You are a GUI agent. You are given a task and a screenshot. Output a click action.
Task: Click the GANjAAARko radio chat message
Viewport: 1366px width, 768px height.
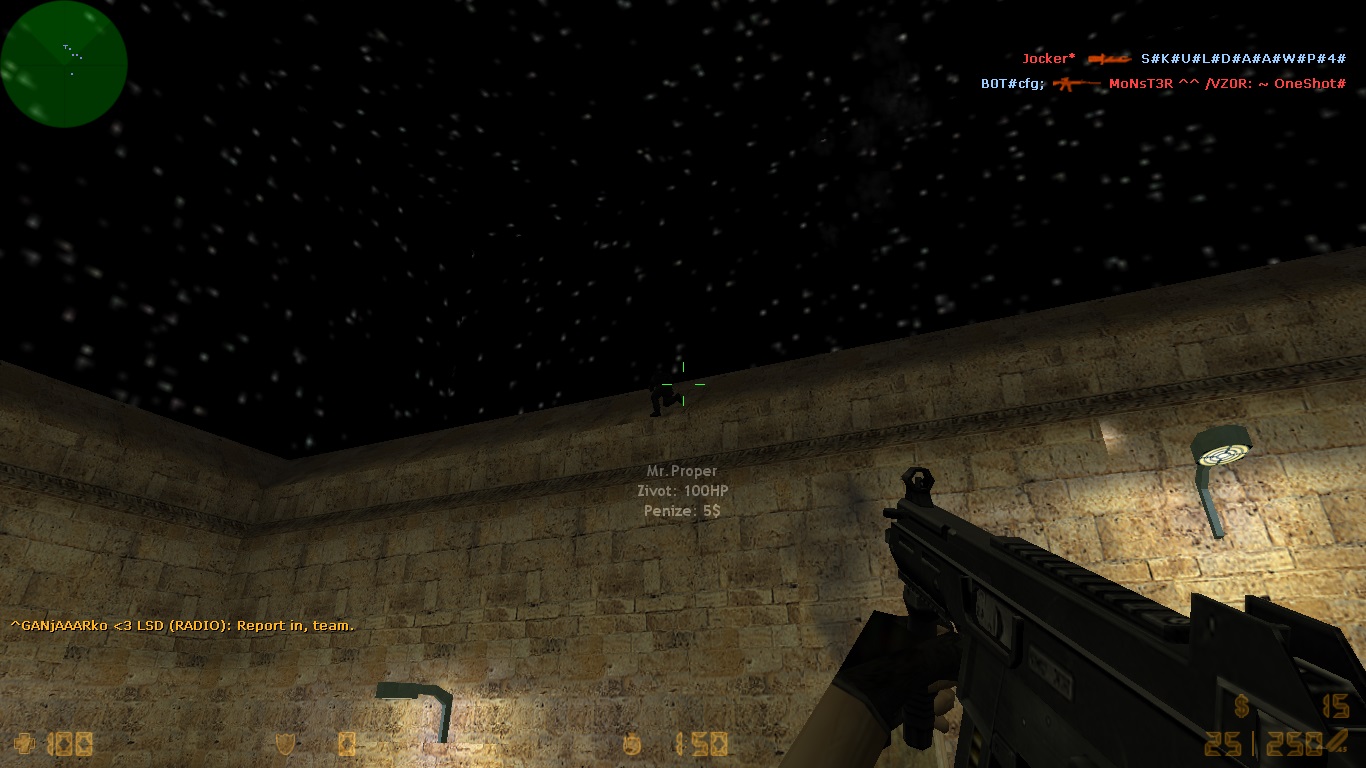[x=182, y=626]
